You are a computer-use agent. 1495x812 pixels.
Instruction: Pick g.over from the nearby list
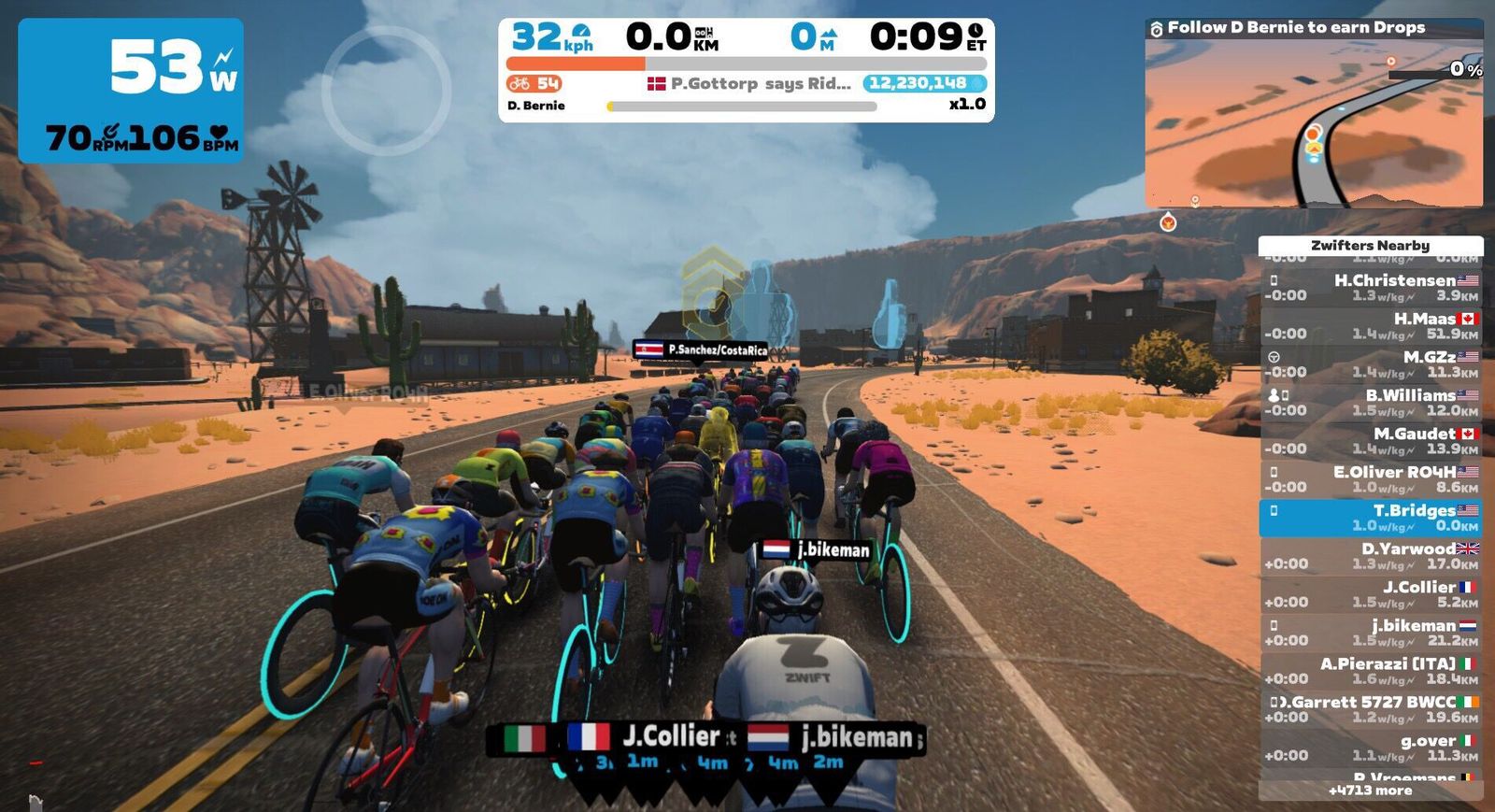[x=1370, y=748]
